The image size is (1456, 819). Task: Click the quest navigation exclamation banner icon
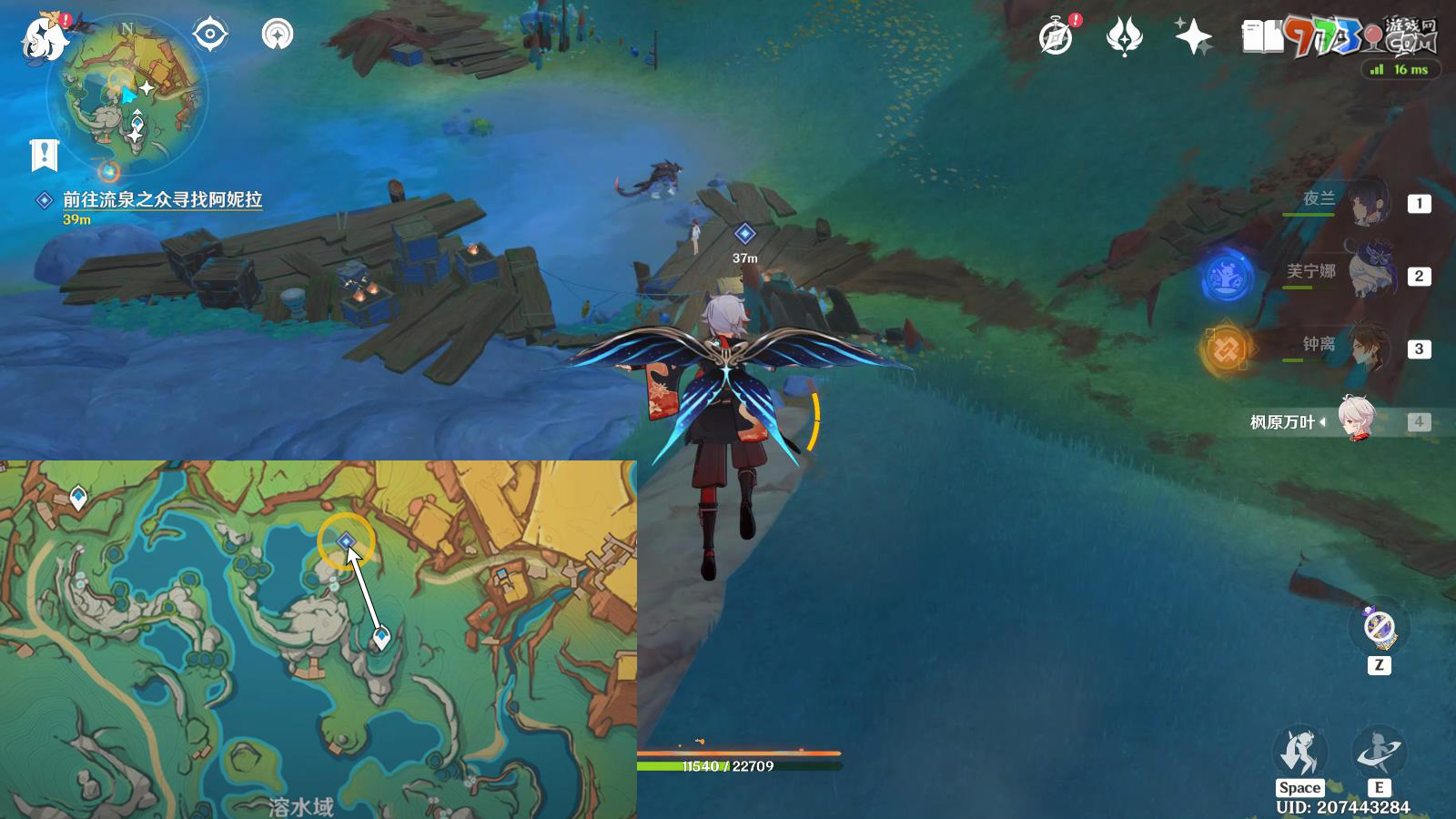click(44, 155)
